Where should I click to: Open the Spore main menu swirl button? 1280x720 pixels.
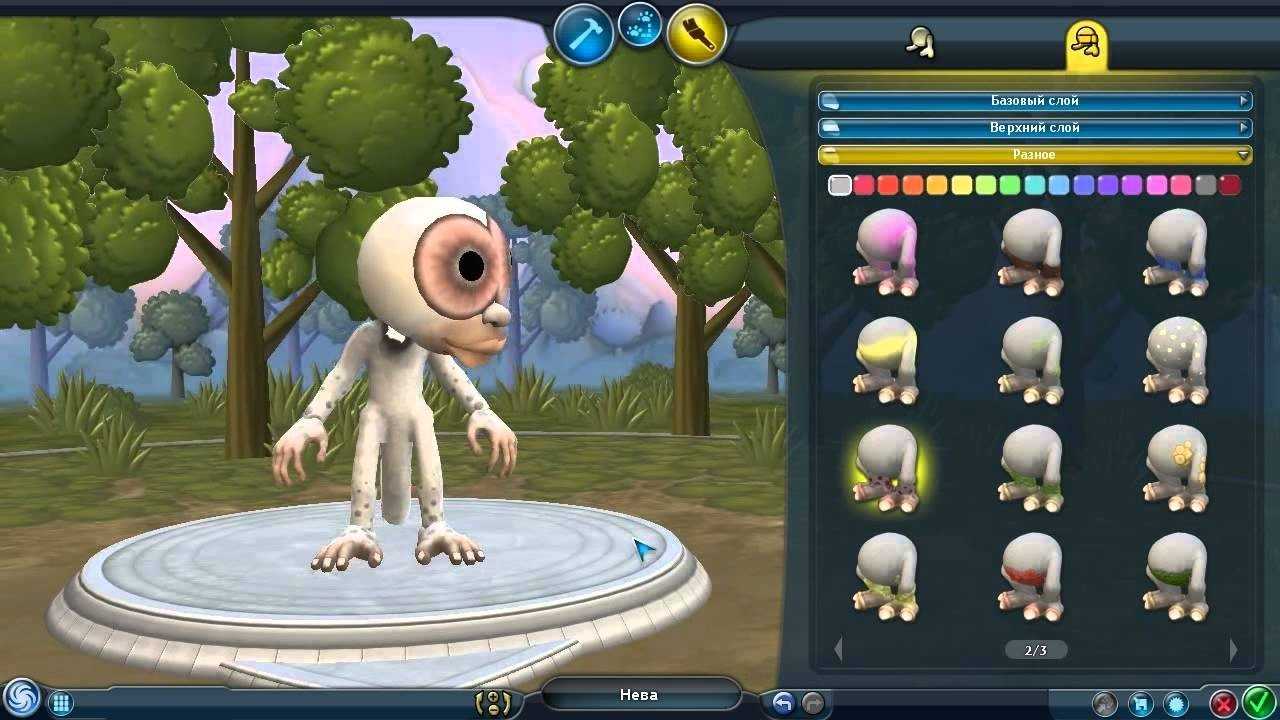pos(20,698)
